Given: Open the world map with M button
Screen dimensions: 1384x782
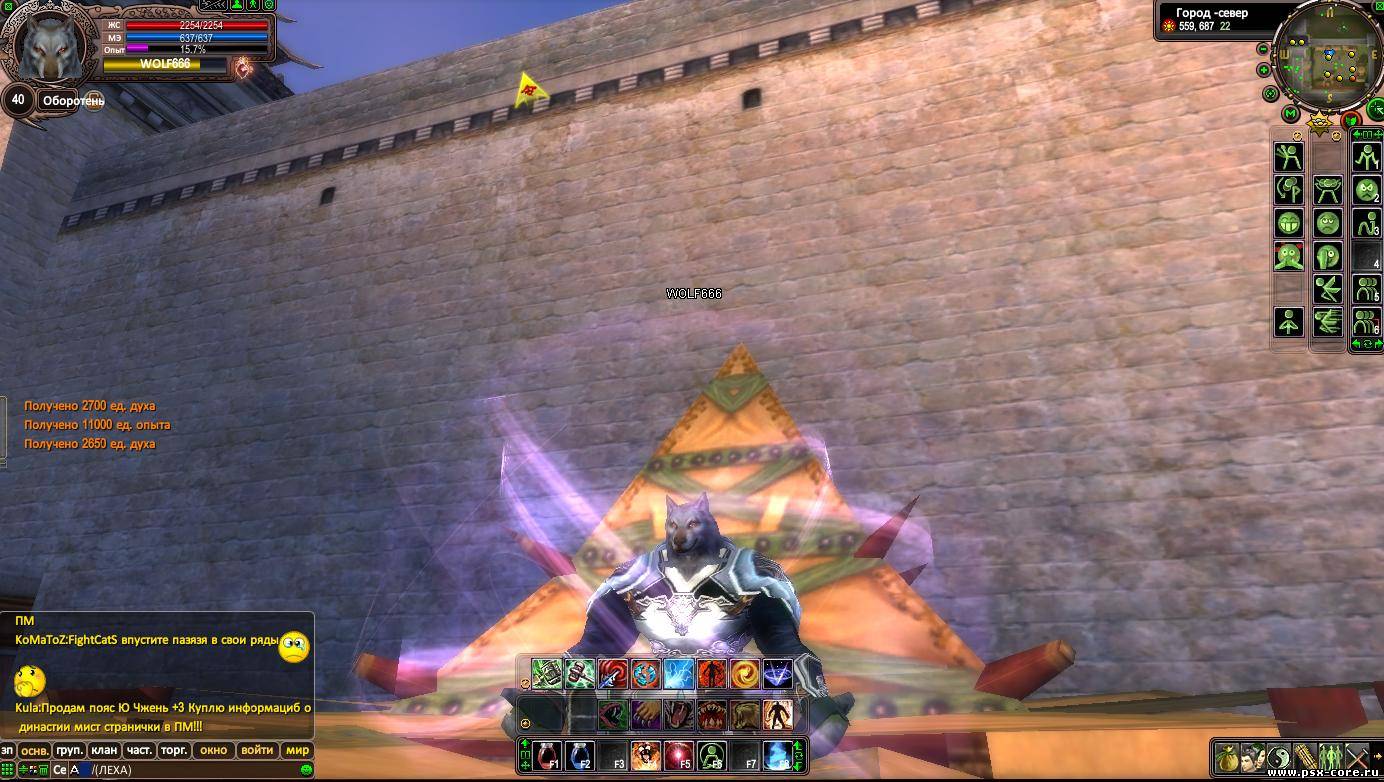Looking at the screenshot, I should click(1290, 114).
